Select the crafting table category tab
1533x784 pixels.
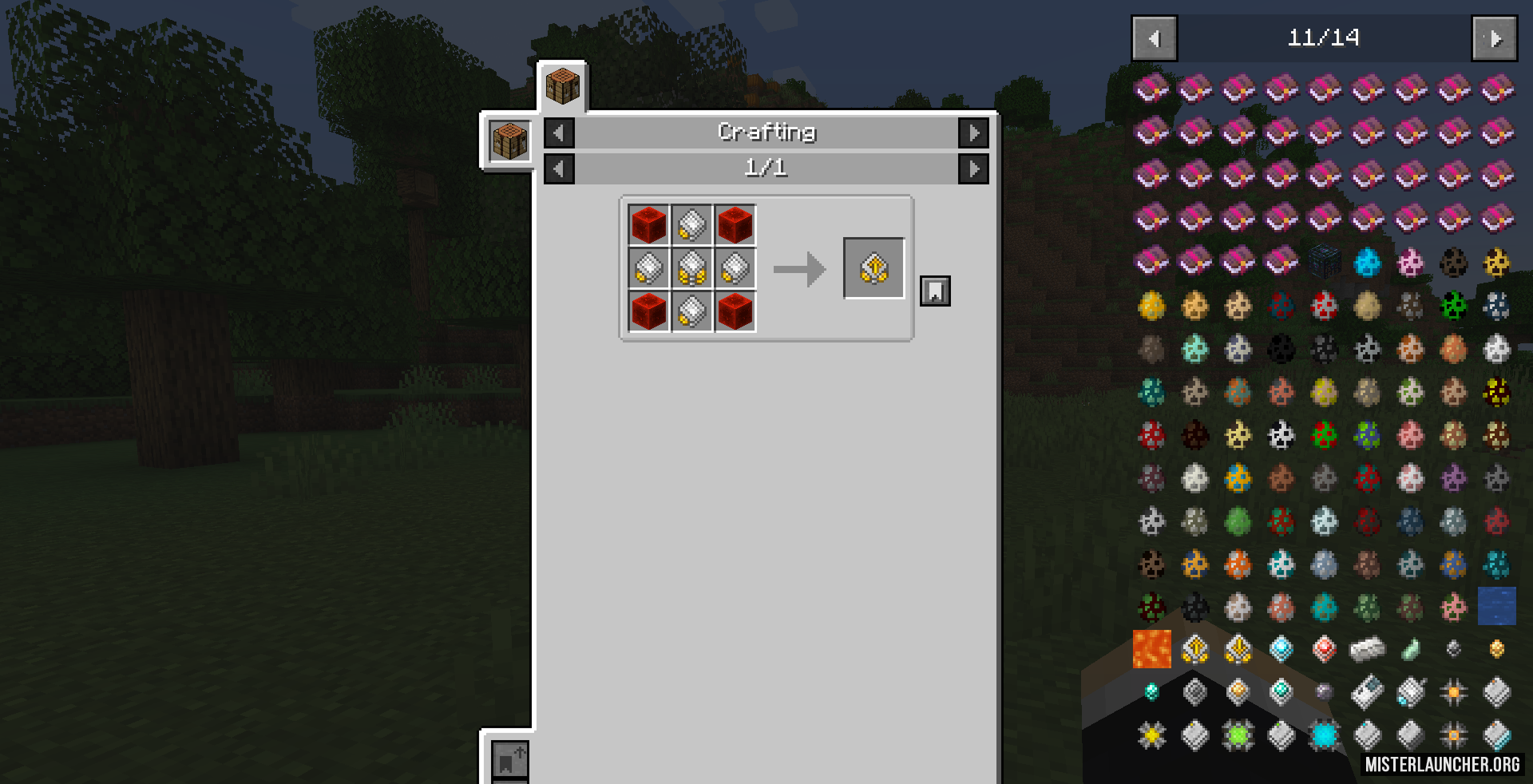pyautogui.click(x=562, y=86)
